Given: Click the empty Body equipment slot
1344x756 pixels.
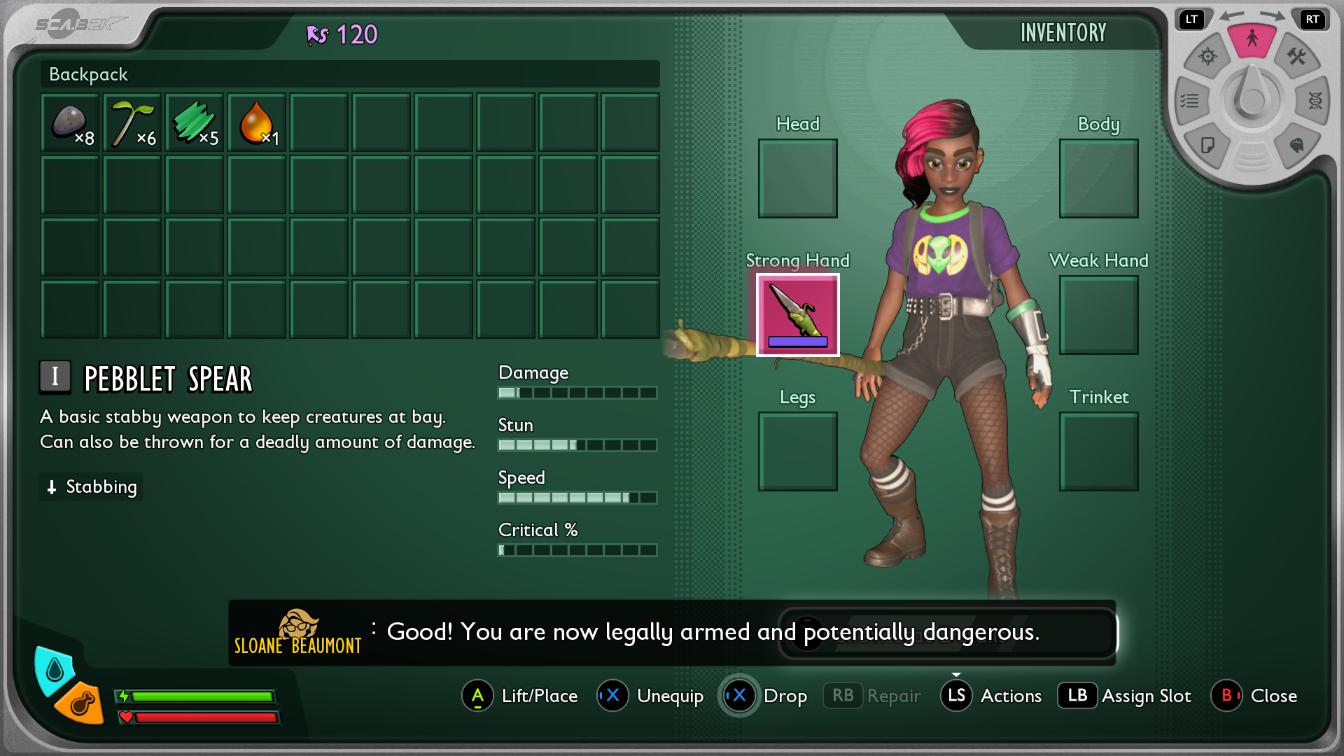Looking at the screenshot, I should point(1098,178).
